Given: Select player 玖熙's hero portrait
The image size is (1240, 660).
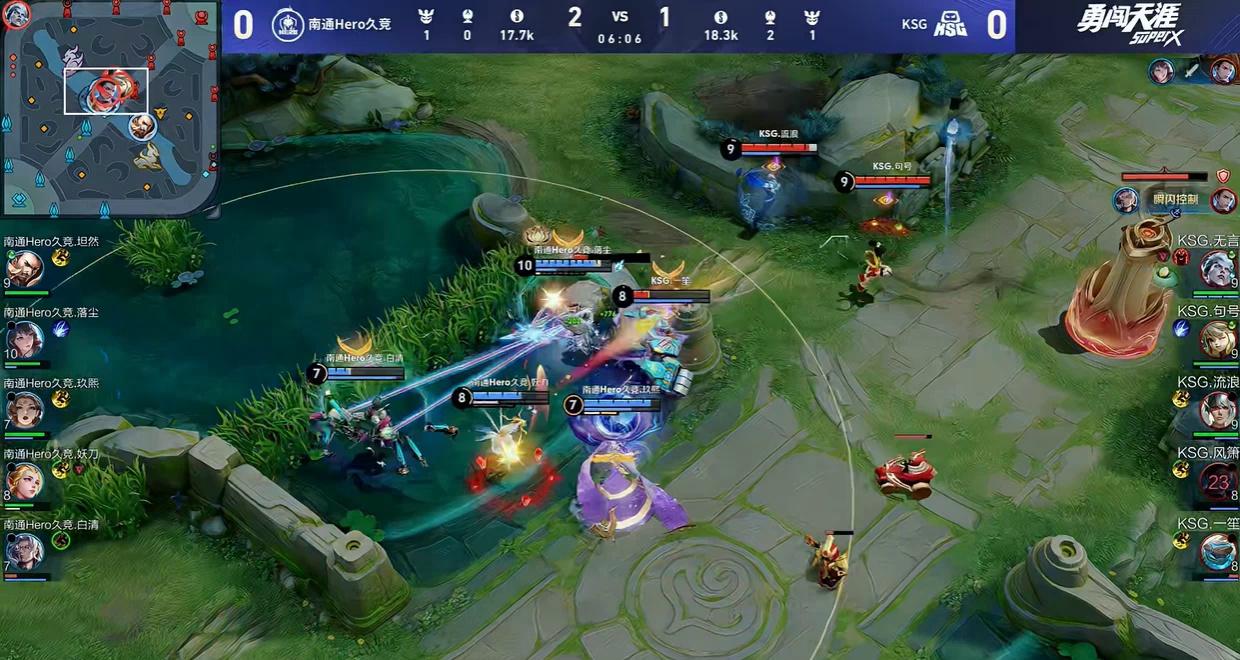Looking at the screenshot, I should click(x=24, y=410).
